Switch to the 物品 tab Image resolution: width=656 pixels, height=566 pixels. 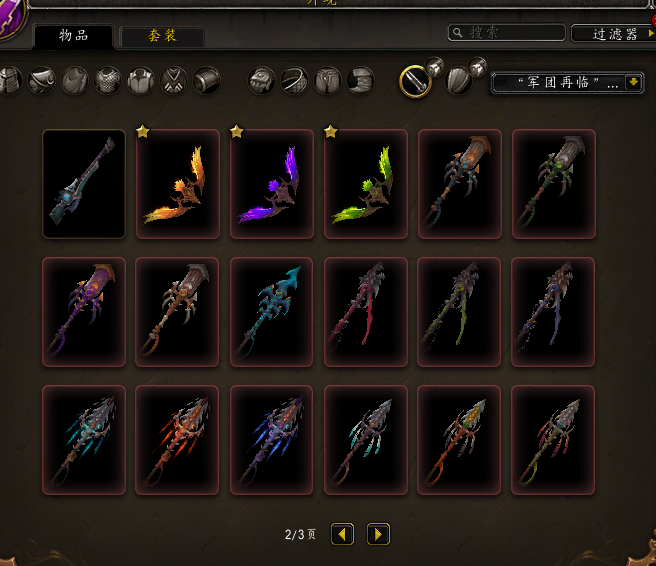(73, 36)
